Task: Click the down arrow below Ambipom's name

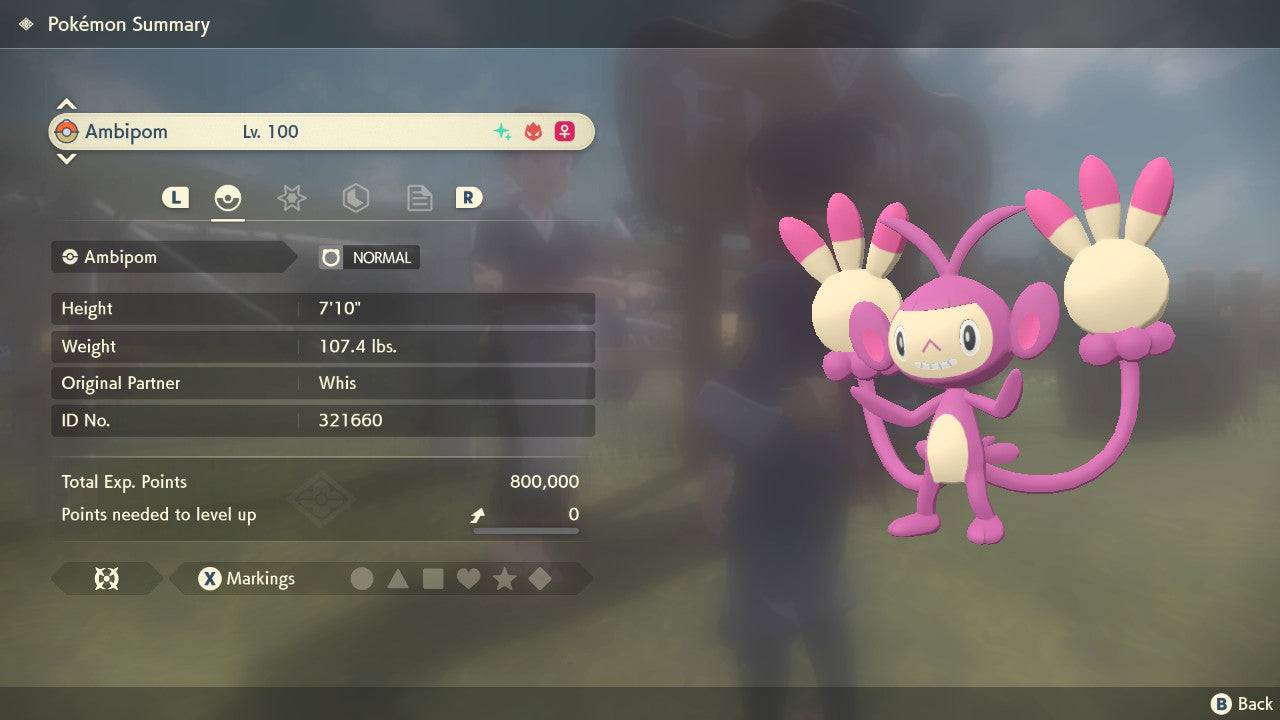Action: (x=66, y=158)
